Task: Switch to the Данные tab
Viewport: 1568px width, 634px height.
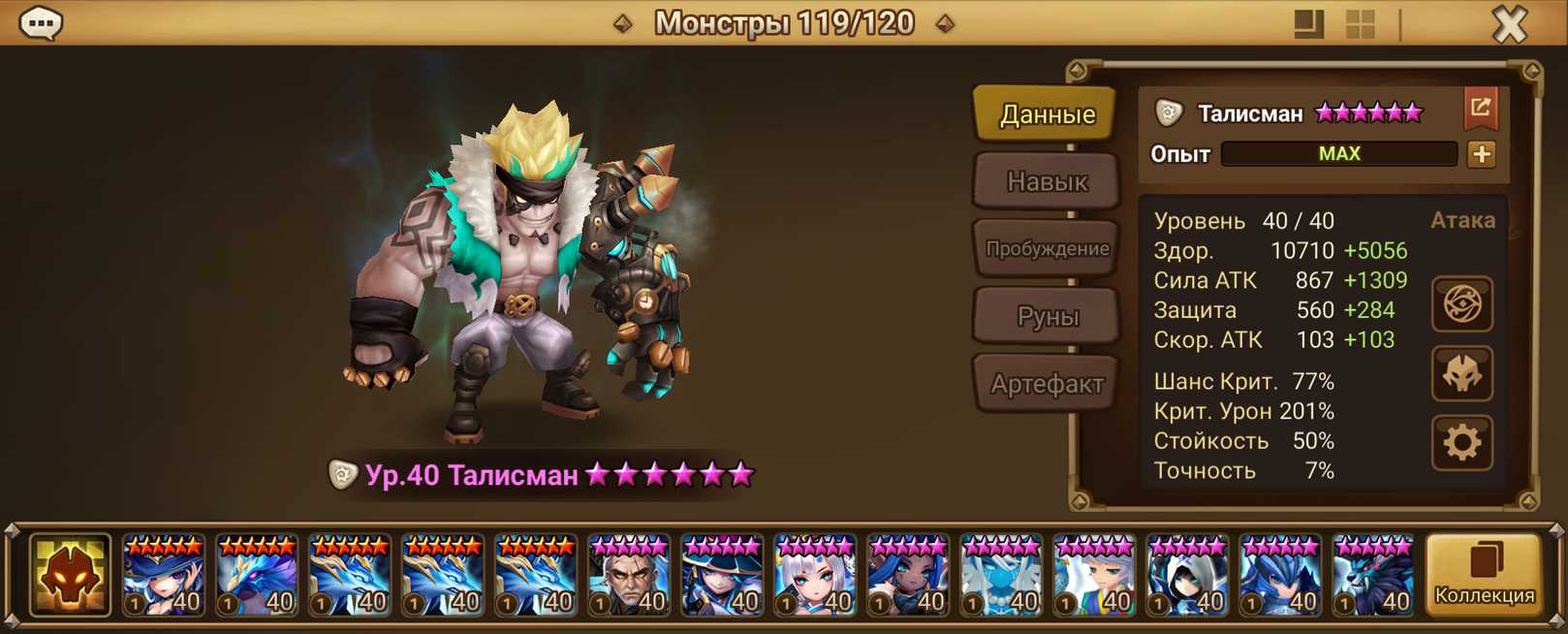Action: 1047,114
